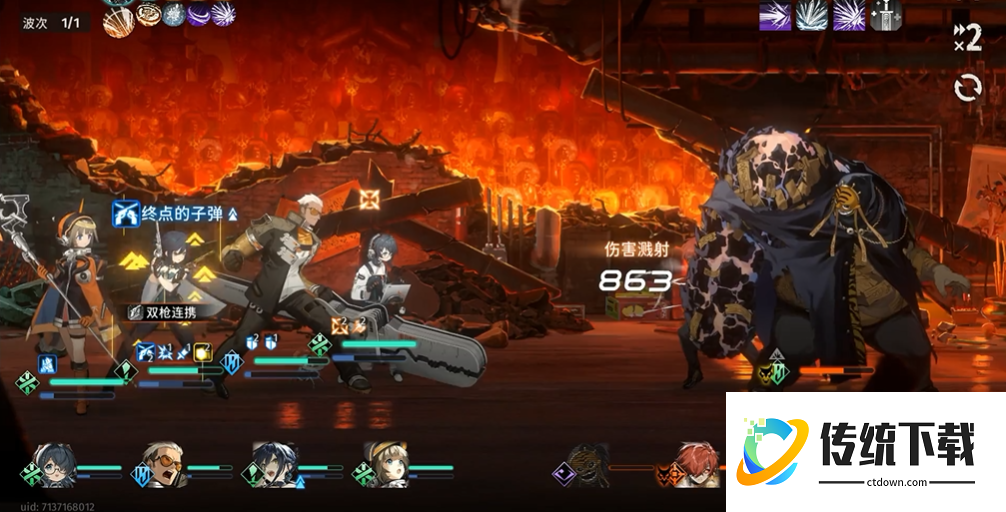This screenshot has height=512, width=1006.
Task: Click the large orange slash skill orb
Action: [119, 21]
